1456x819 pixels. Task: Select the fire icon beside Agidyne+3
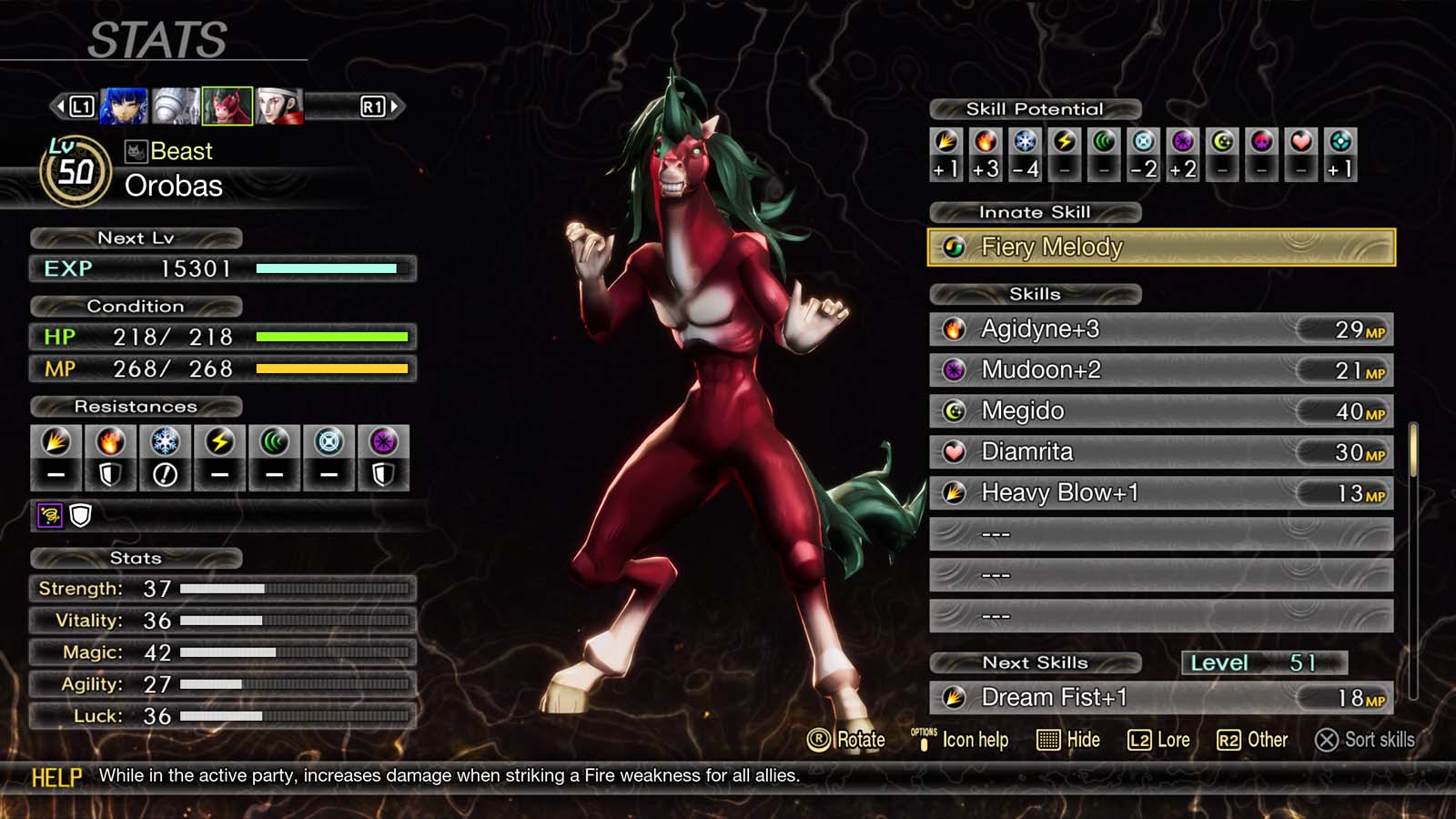[954, 329]
